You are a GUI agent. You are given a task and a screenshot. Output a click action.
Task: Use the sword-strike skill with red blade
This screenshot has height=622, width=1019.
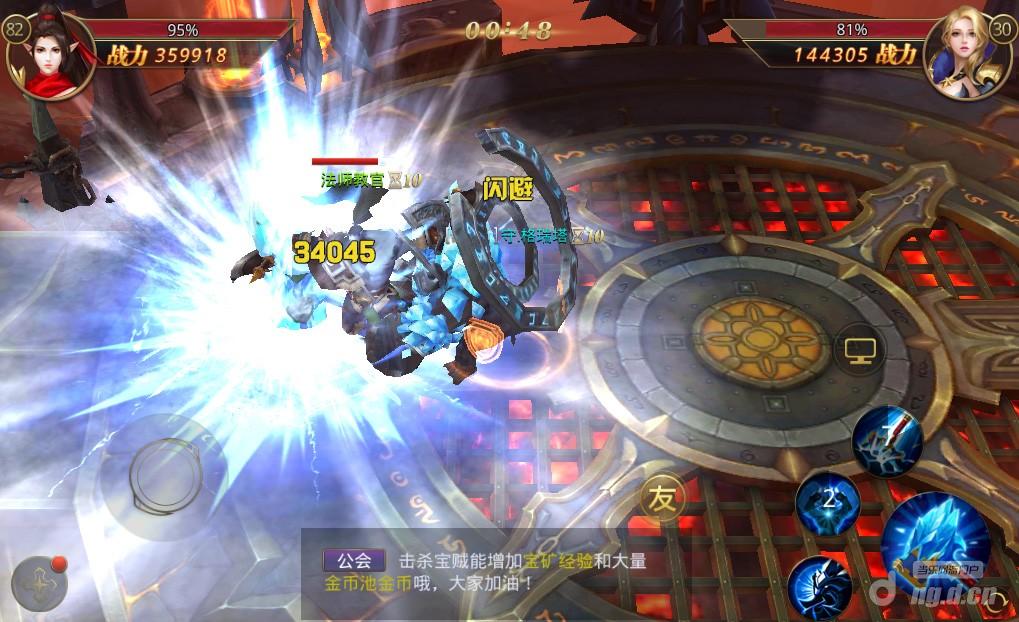886,439
